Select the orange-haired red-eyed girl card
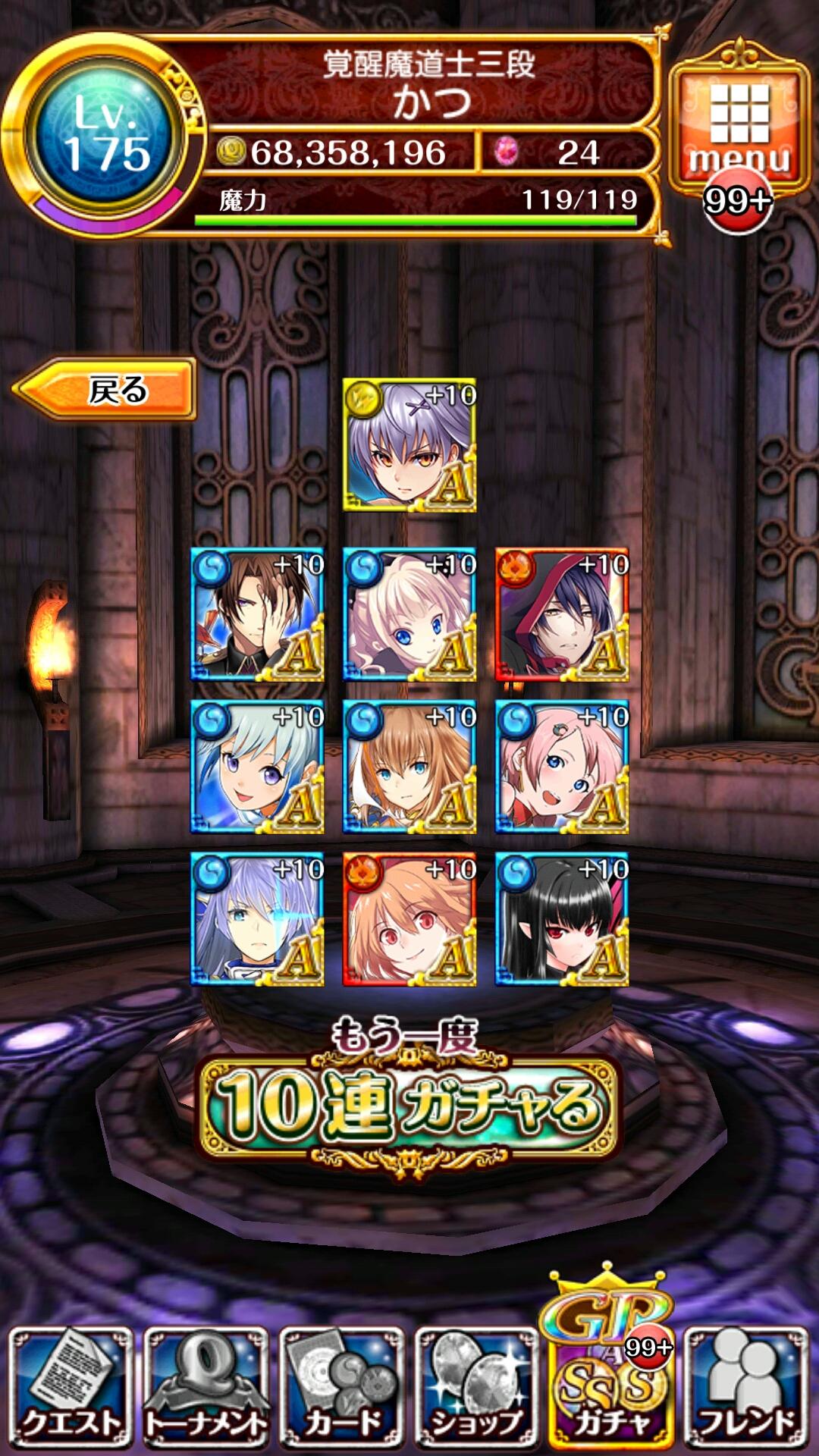 (409, 919)
